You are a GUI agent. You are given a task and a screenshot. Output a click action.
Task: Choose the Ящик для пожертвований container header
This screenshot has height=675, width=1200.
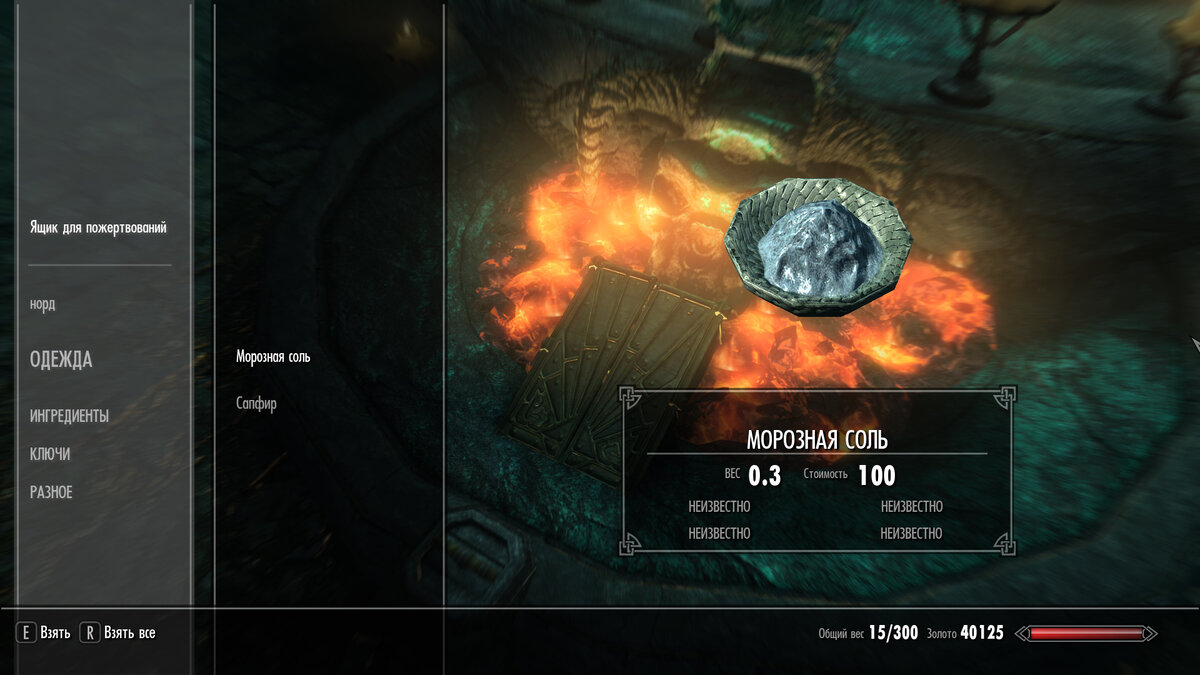pos(98,228)
